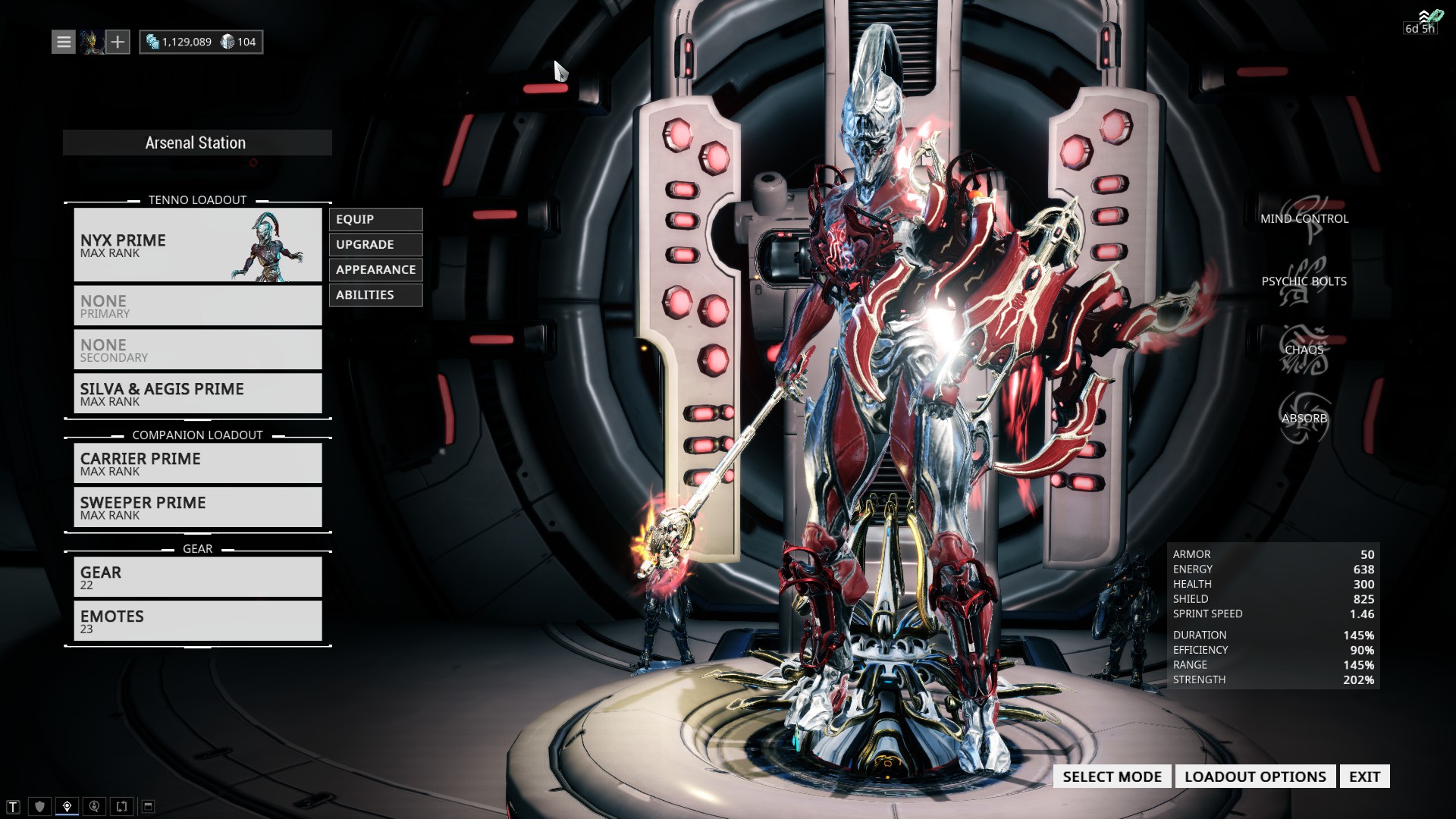Exit the Arsenal Station
The image size is (1456, 819).
pos(1364,777)
